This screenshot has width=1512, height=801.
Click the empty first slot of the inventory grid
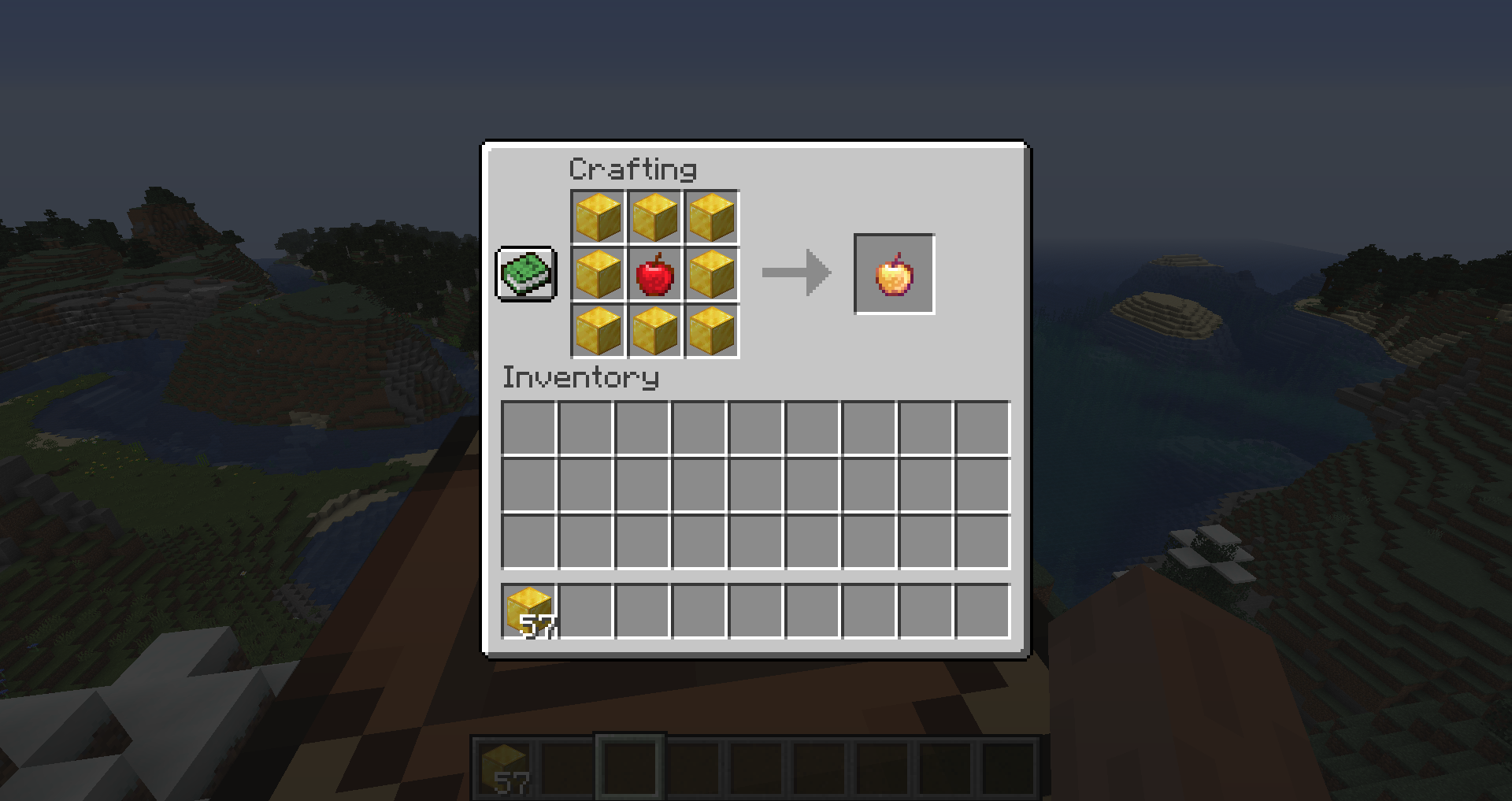[529, 428]
